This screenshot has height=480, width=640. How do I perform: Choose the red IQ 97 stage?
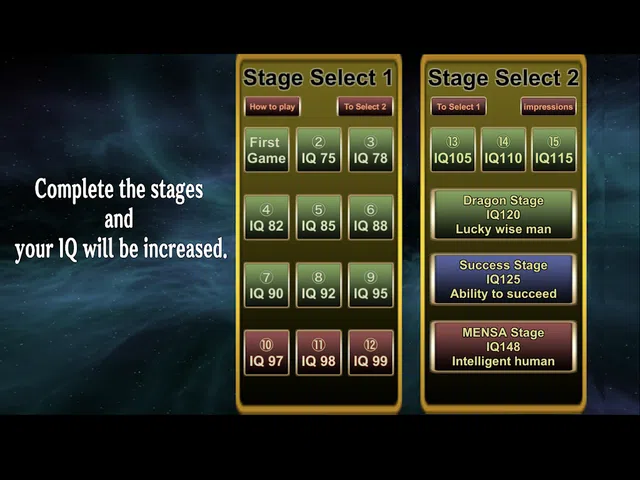[266, 352]
